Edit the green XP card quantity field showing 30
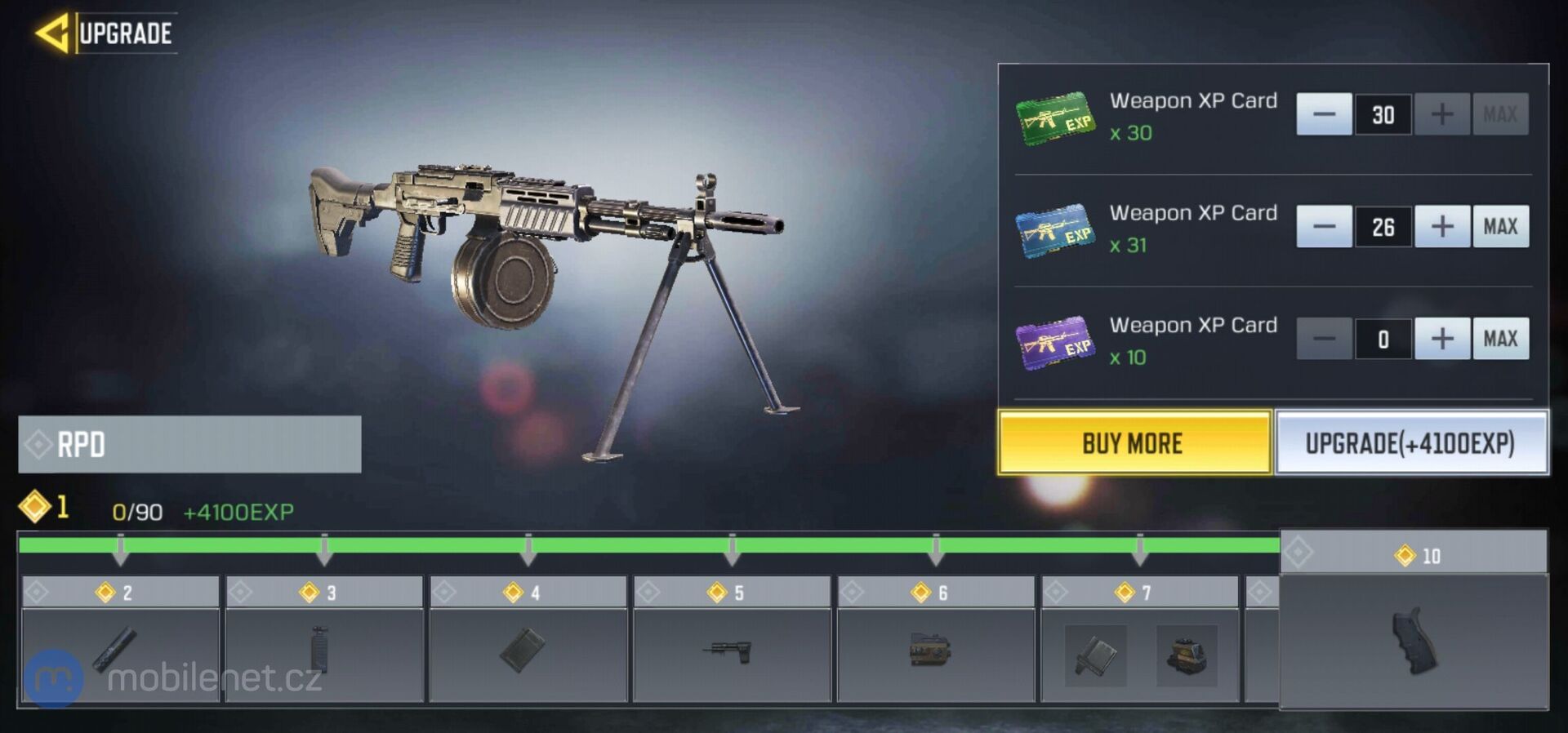This screenshot has height=733, width=1568. point(1383,114)
